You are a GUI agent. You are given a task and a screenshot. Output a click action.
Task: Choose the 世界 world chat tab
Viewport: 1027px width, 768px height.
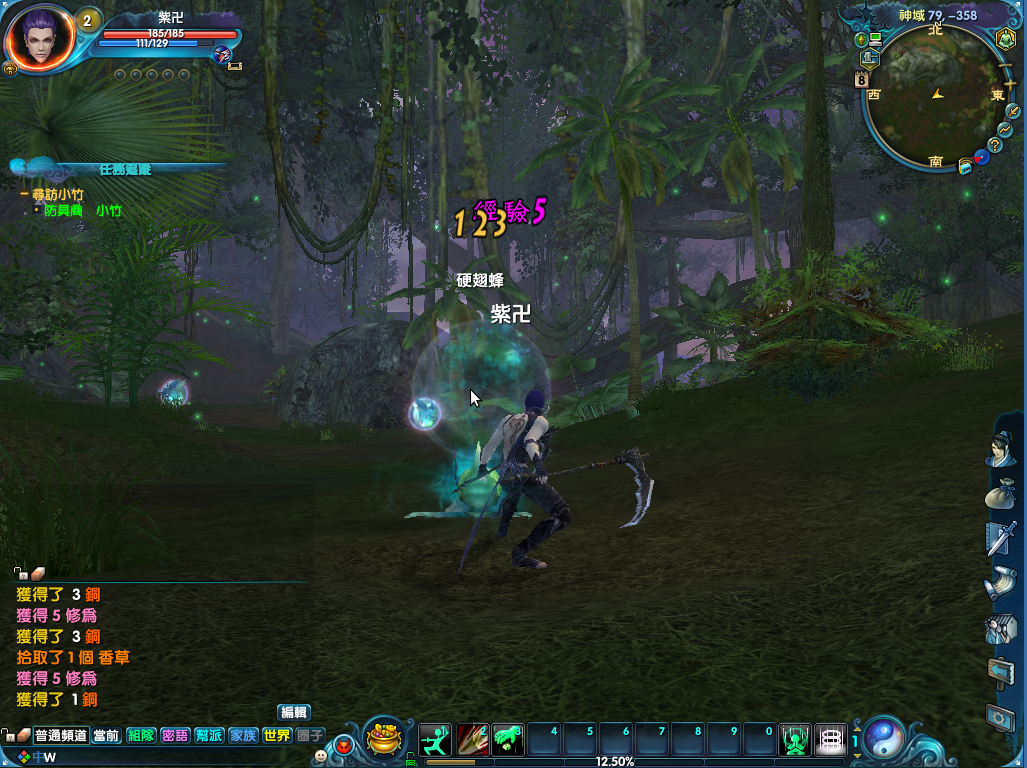tap(277, 735)
